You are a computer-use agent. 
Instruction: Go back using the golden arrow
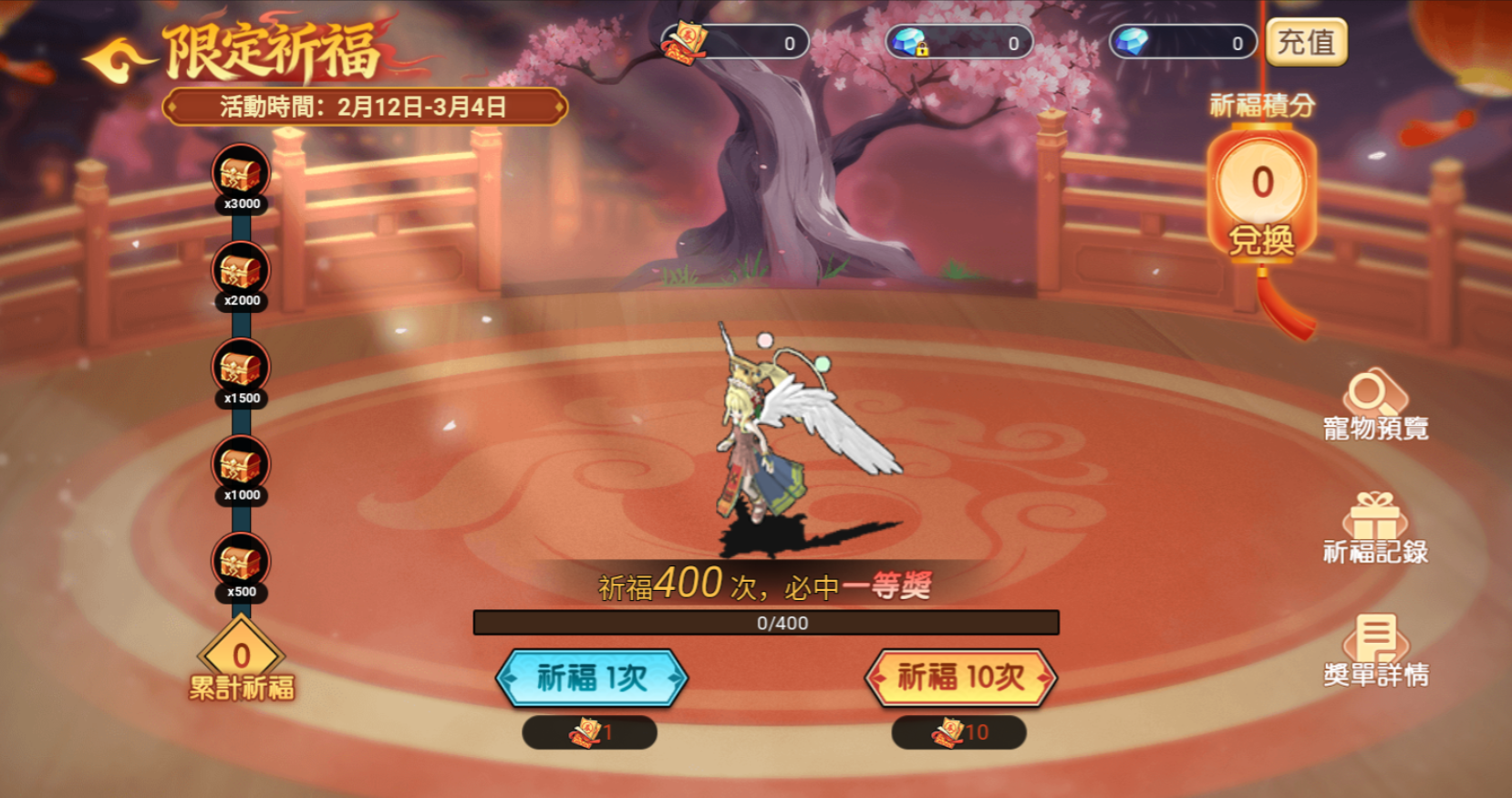pos(119,60)
